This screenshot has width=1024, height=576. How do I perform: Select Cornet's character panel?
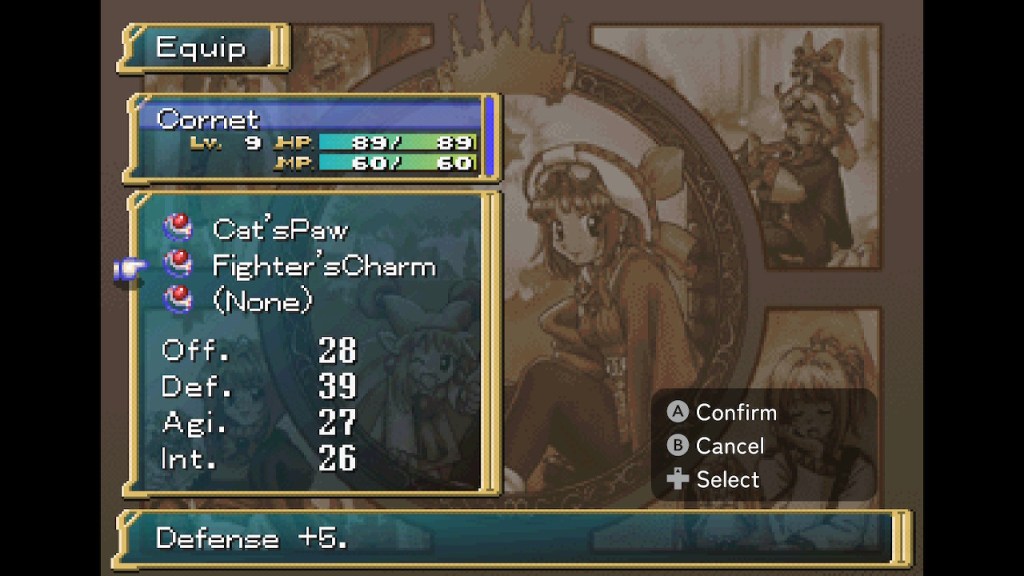click(312, 140)
